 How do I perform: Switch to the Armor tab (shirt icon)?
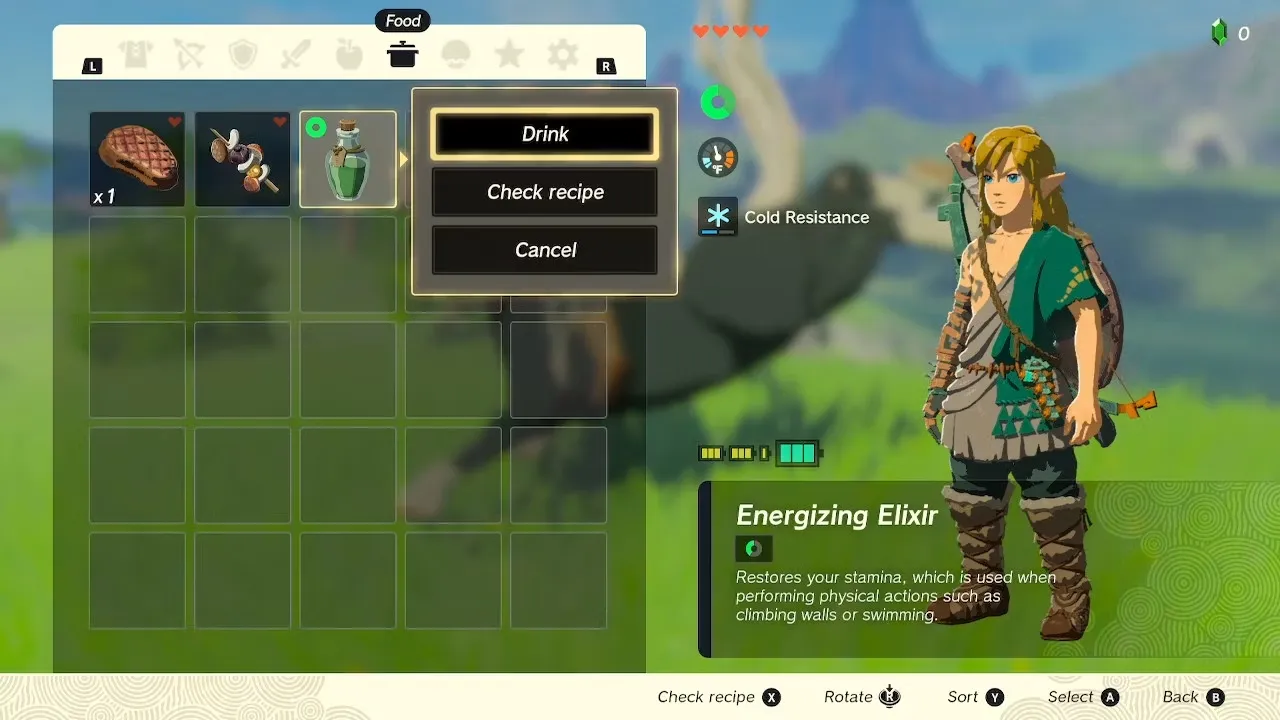point(137,55)
